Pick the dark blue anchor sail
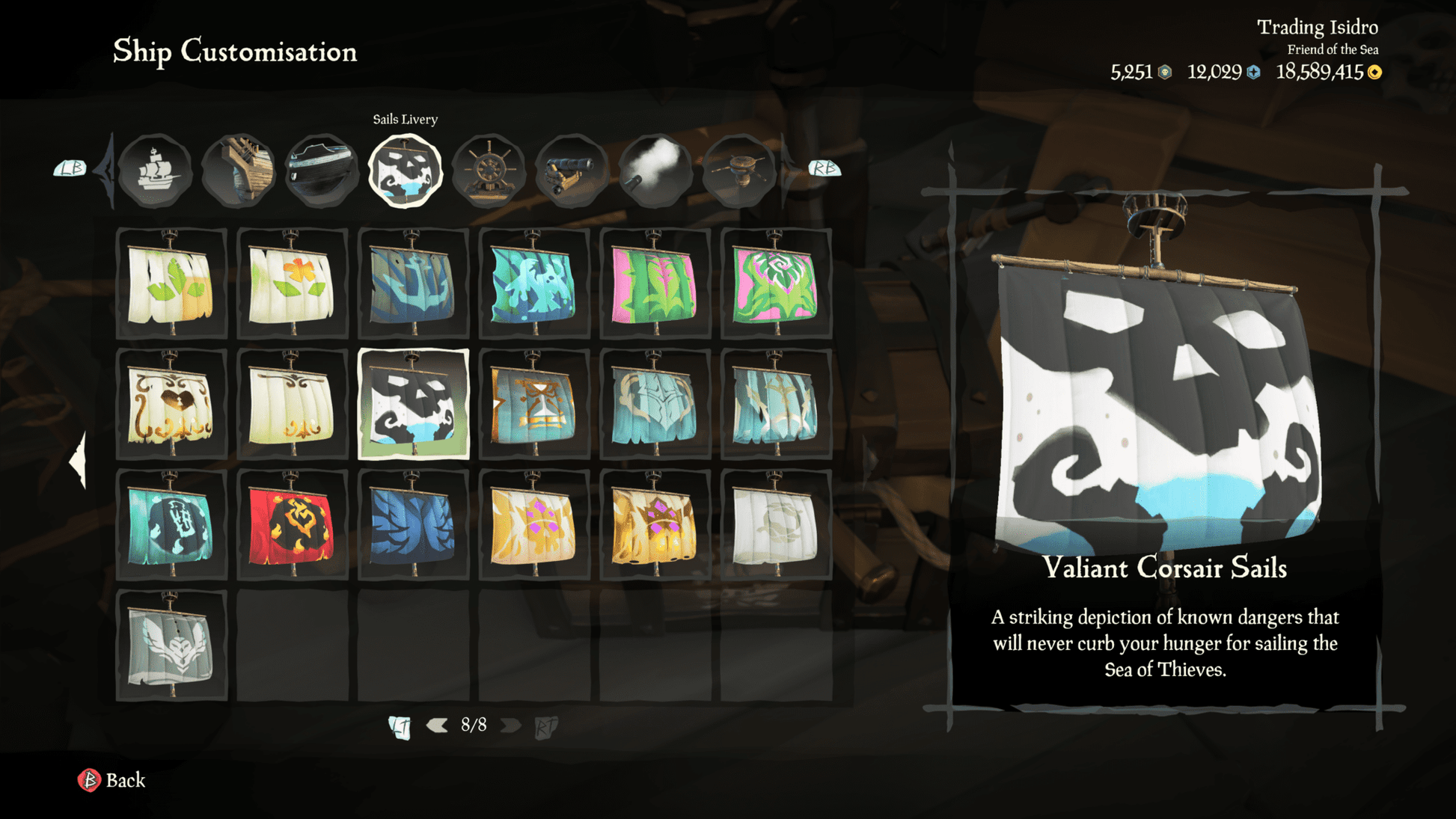 coord(414,284)
